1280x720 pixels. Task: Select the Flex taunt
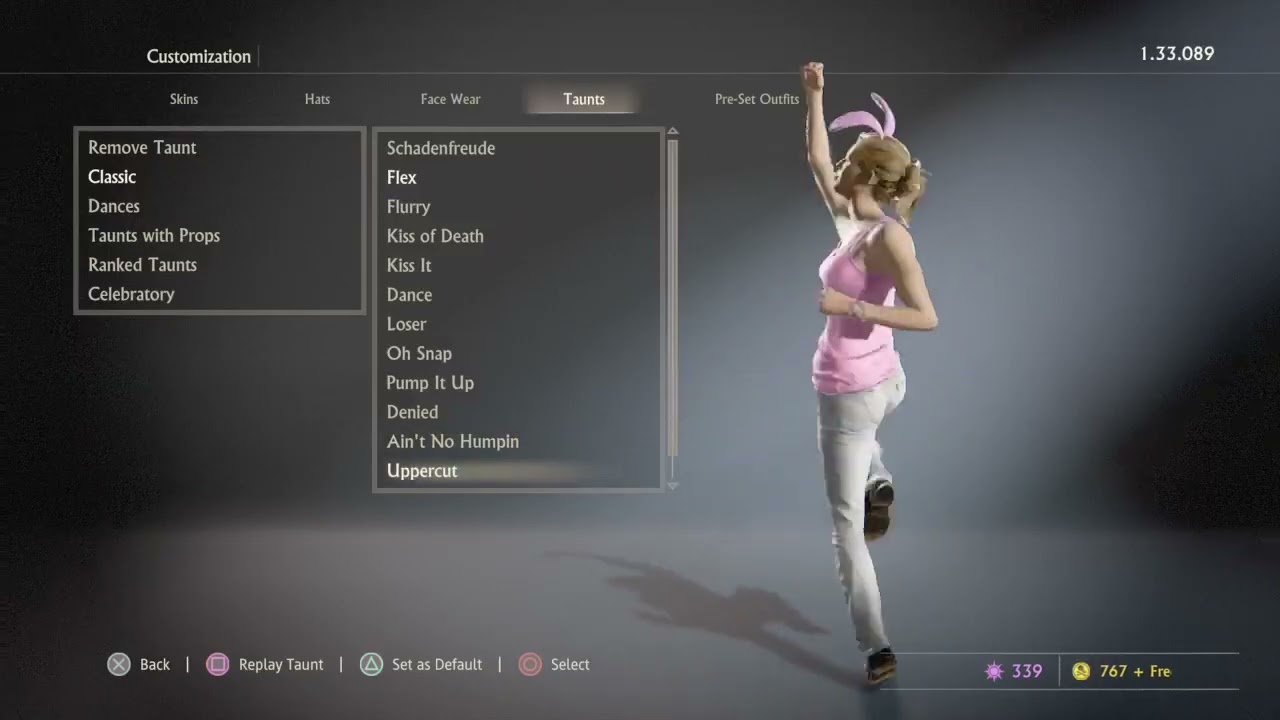[x=402, y=178]
